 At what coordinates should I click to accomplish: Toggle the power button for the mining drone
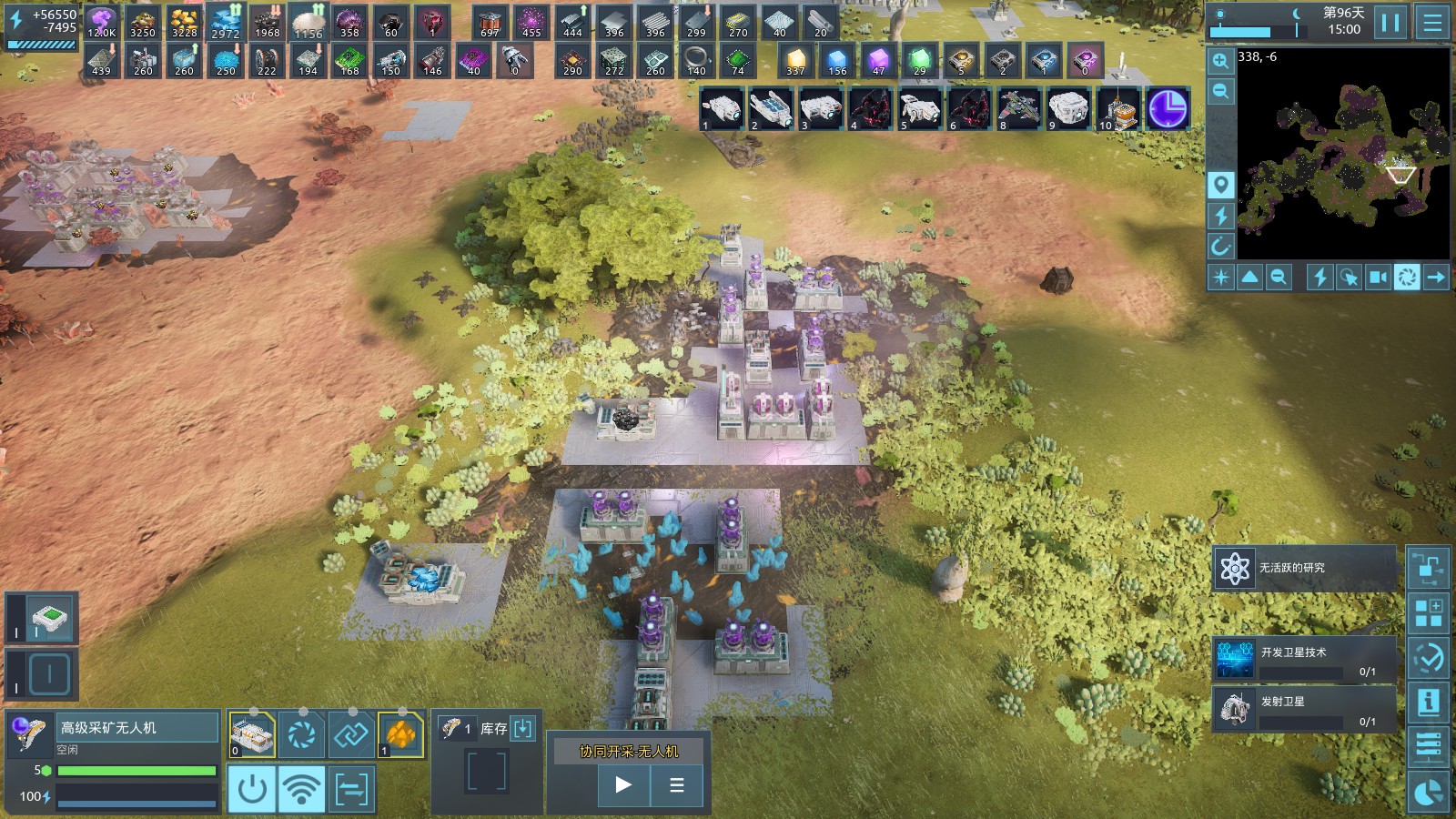(x=251, y=789)
